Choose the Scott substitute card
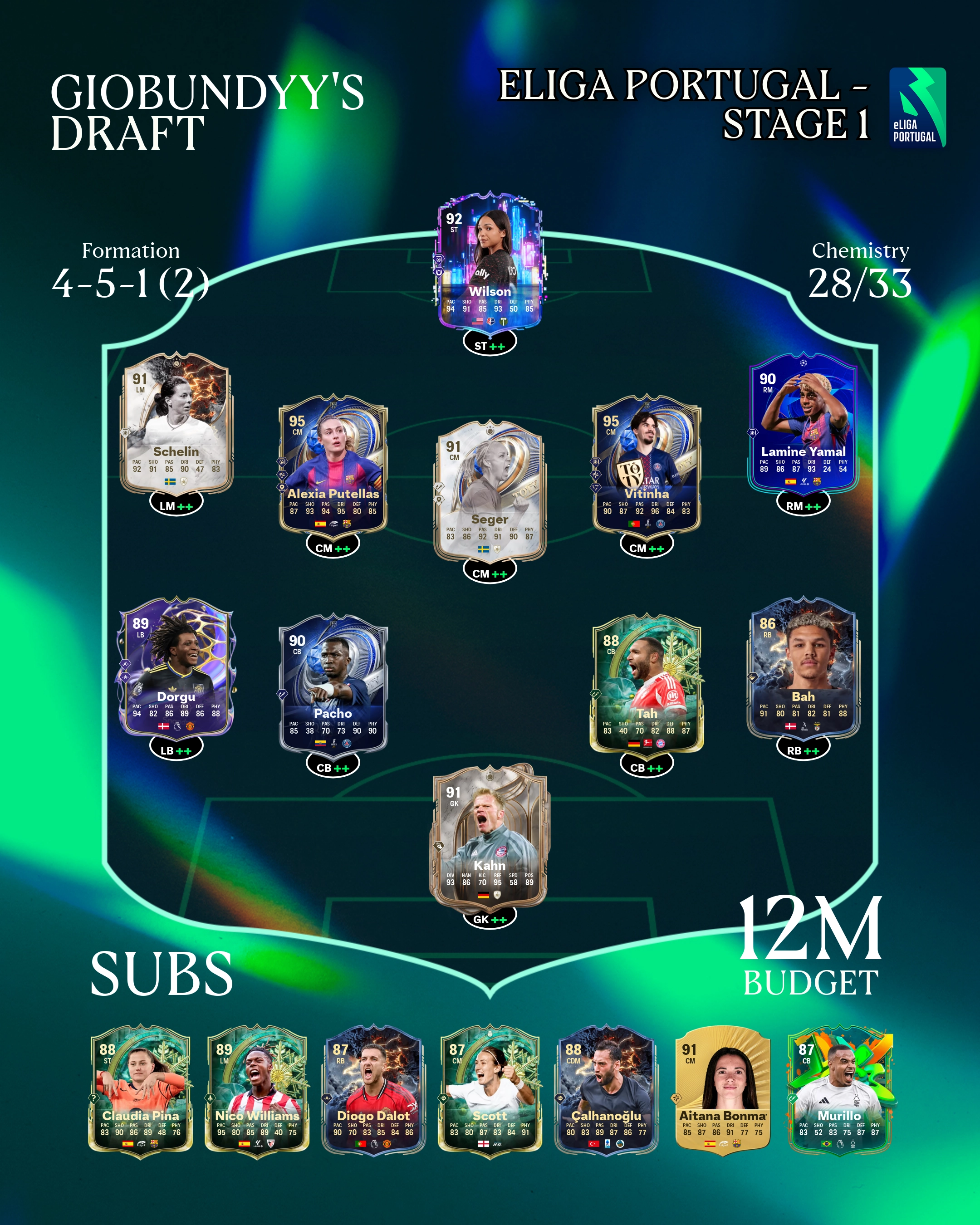Image resolution: width=980 pixels, height=1225 pixels. pos(490,1090)
